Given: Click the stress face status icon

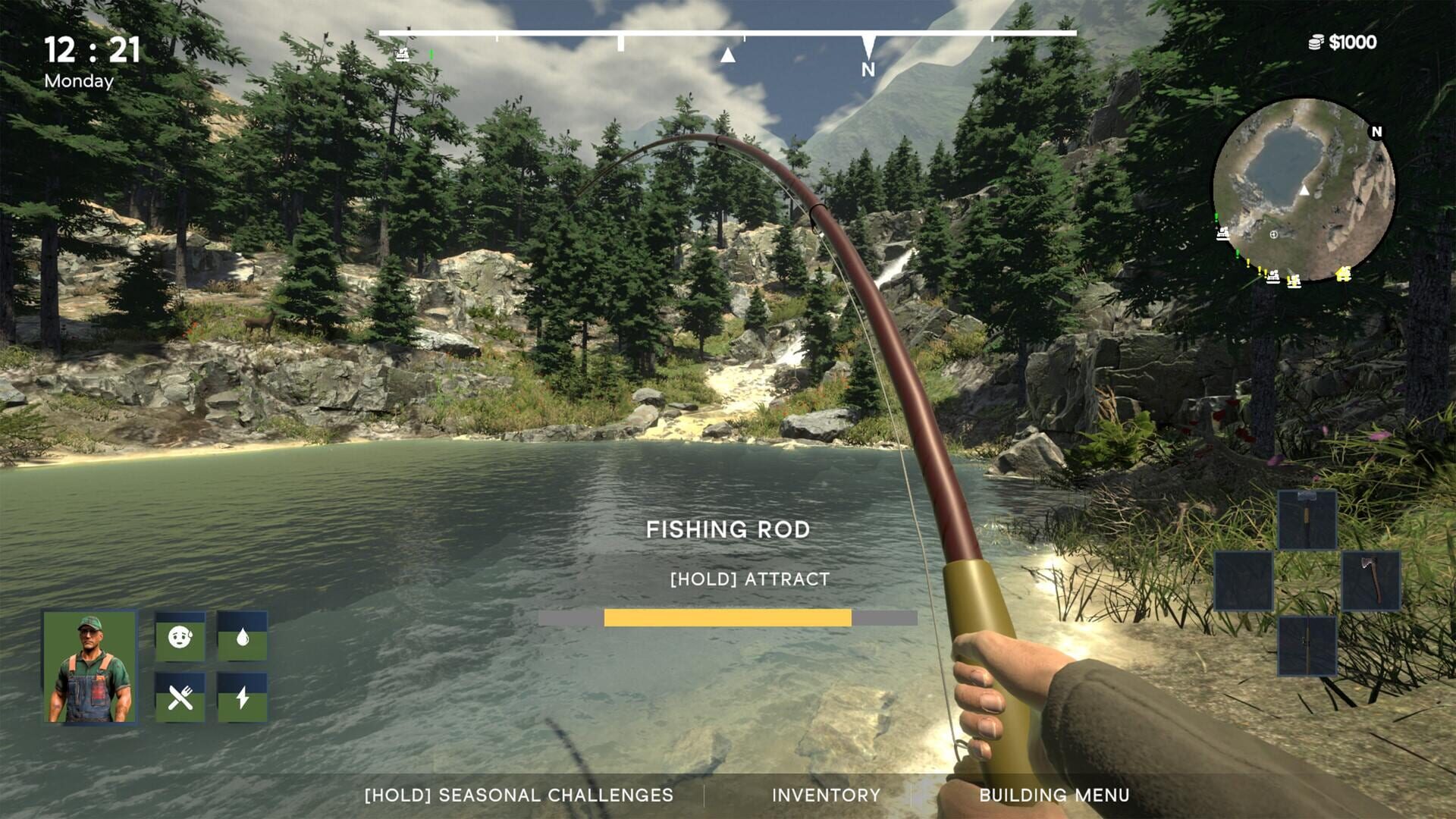Looking at the screenshot, I should tap(179, 637).
